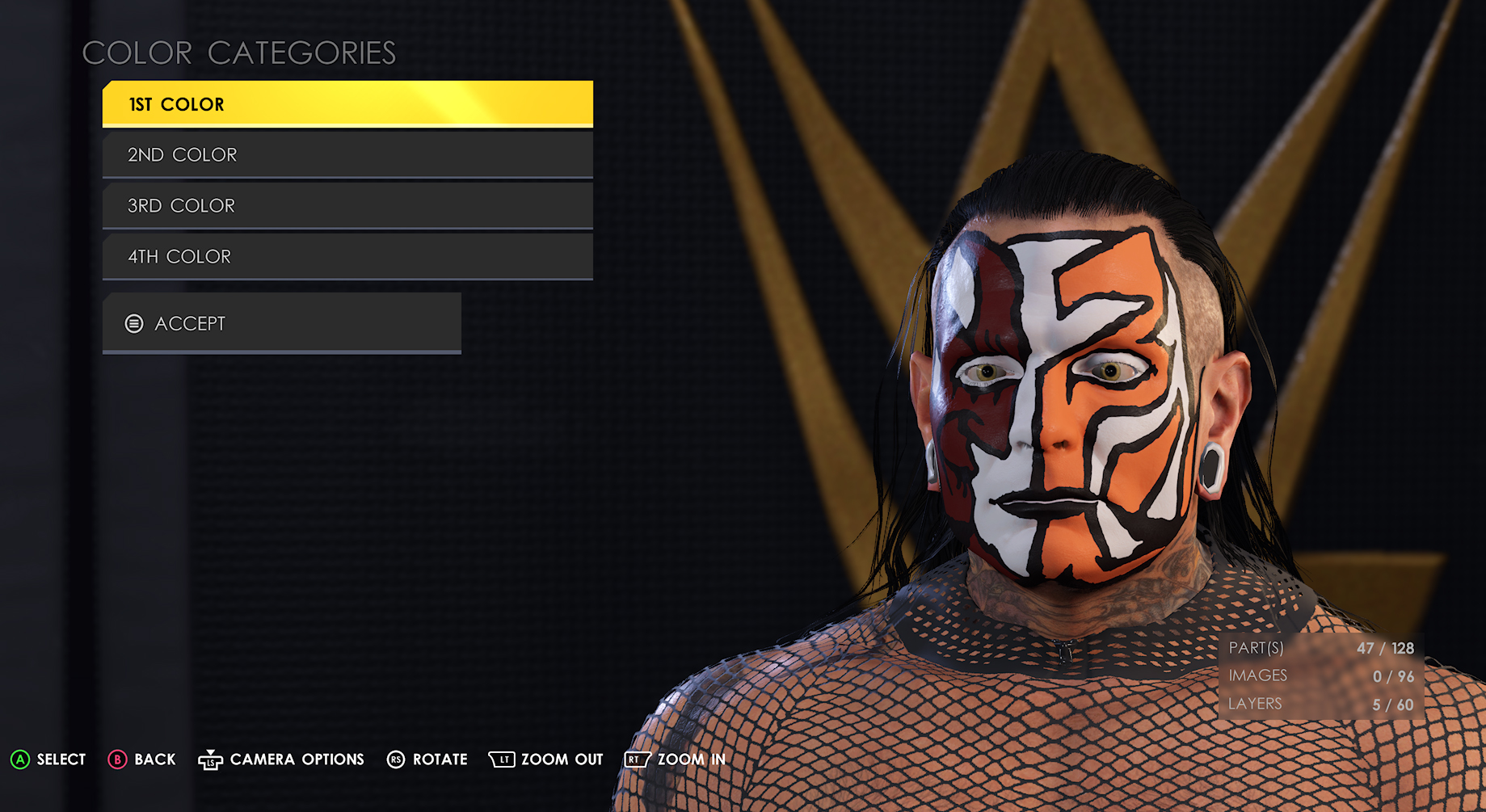Click the LS stick icon for Camera Options
The height and width of the screenshot is (812, 1486).
(211, 759)
